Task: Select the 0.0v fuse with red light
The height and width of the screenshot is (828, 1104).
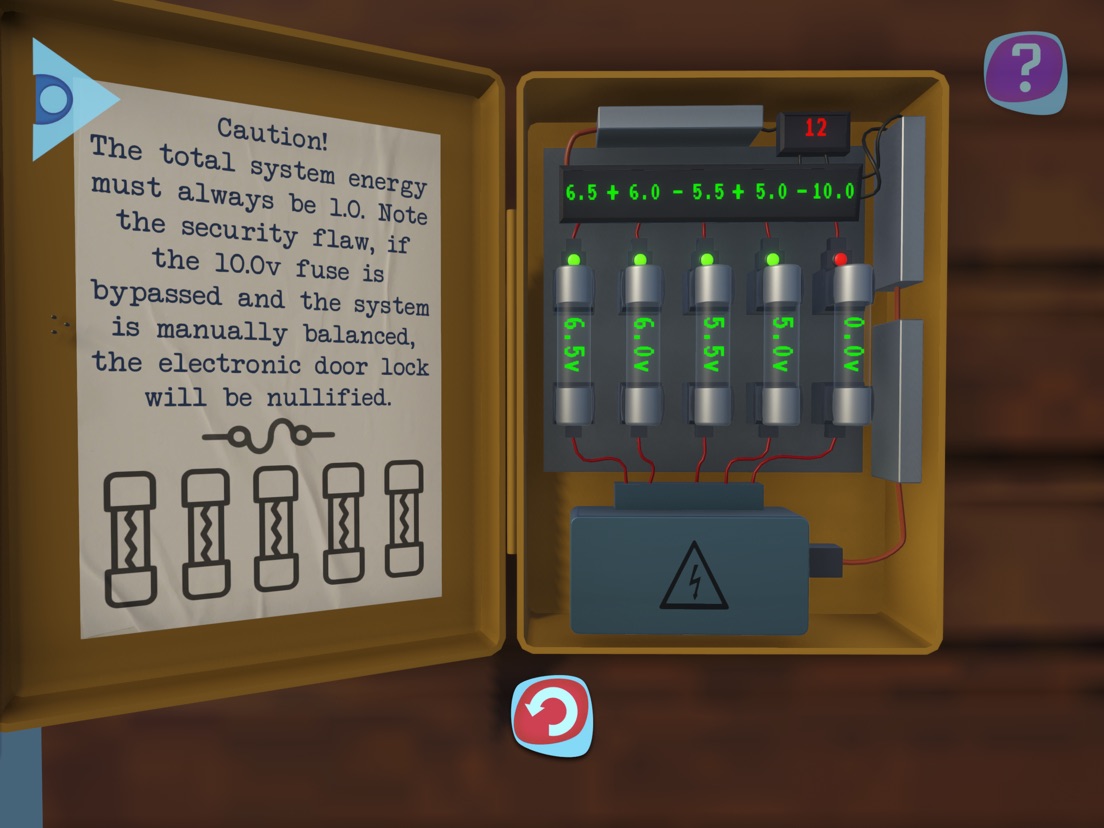Action: pyautogui.click(x=848, y=345)
